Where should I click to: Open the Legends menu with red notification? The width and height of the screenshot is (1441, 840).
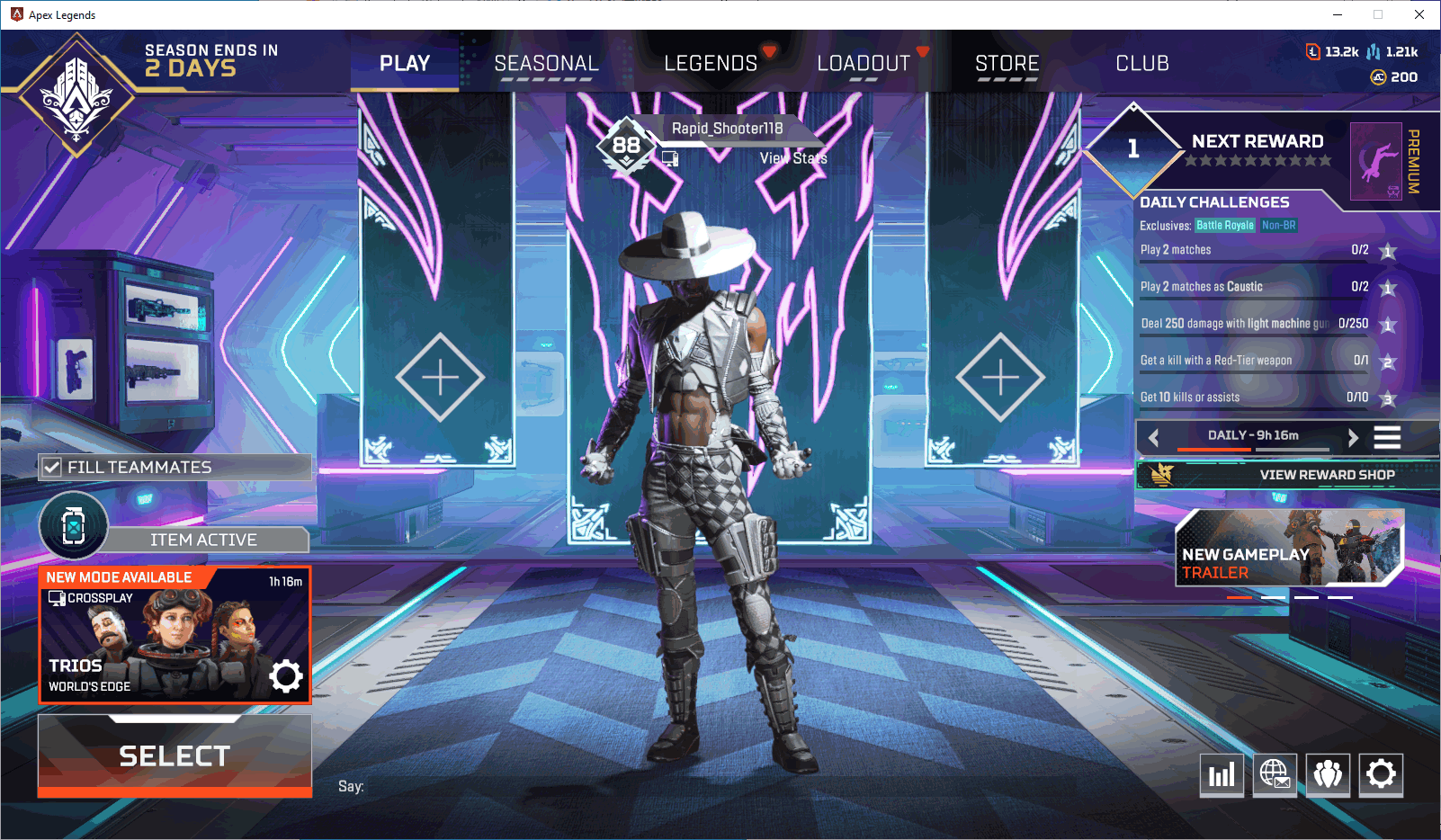point(711,63)
